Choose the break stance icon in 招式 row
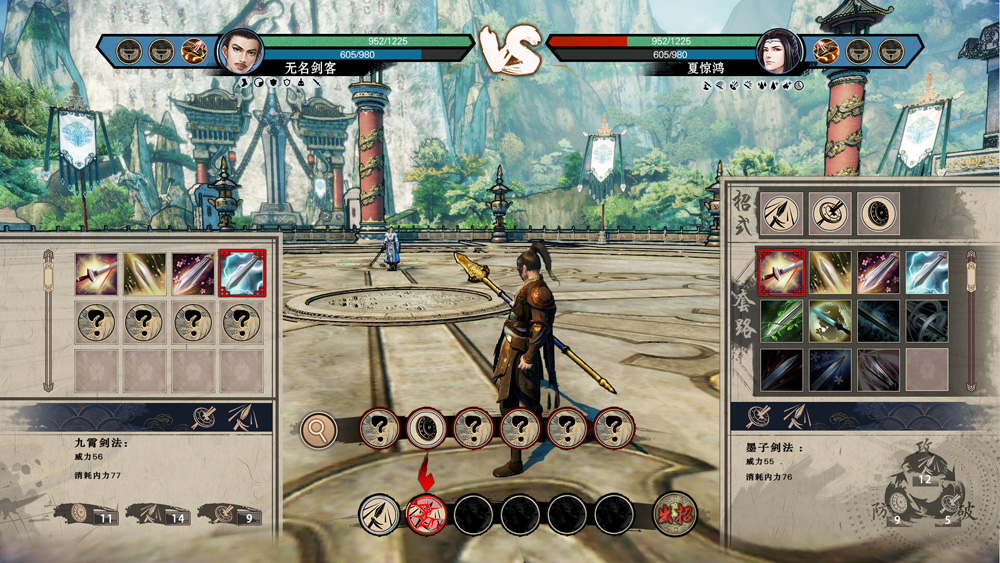This screenshot has height=563, width=1000. click(x=830, y=214)
